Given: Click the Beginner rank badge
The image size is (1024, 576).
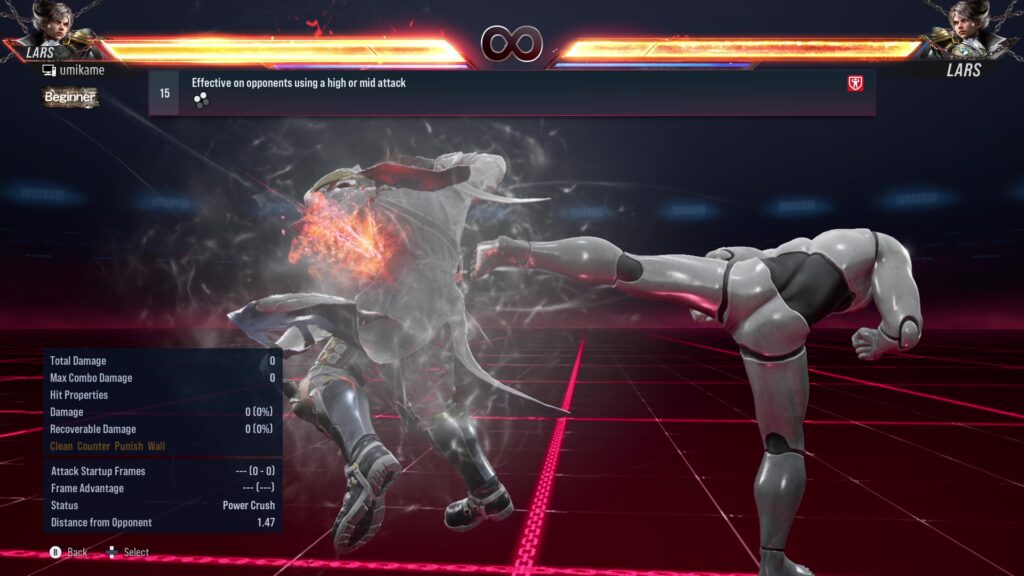Looking at the screenshot, I should tap(70, 97).
